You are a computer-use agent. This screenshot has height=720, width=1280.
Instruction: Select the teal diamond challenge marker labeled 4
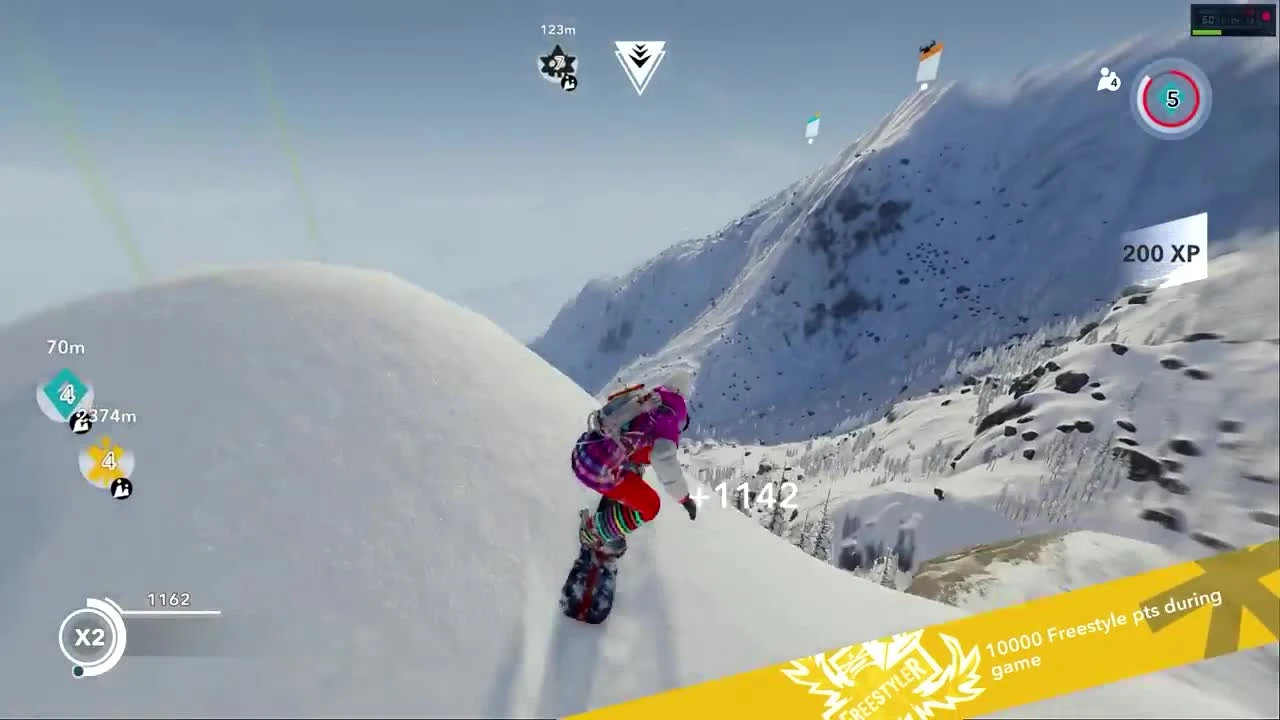[65, 395]
